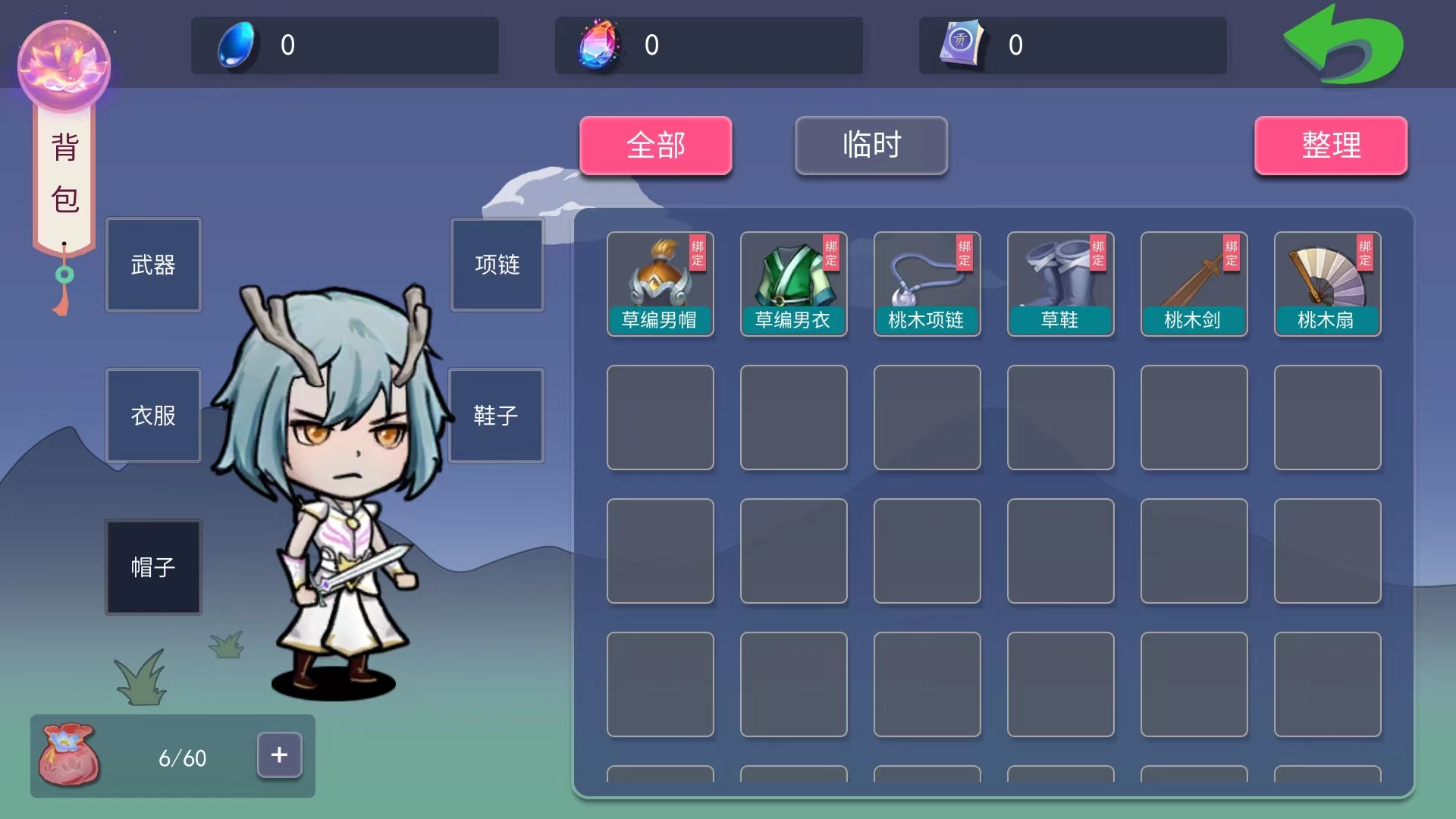This screenshot has width=1456, height=819.
Task: Open the 项链 necklace equipment slot
Action: coord(497,265)
